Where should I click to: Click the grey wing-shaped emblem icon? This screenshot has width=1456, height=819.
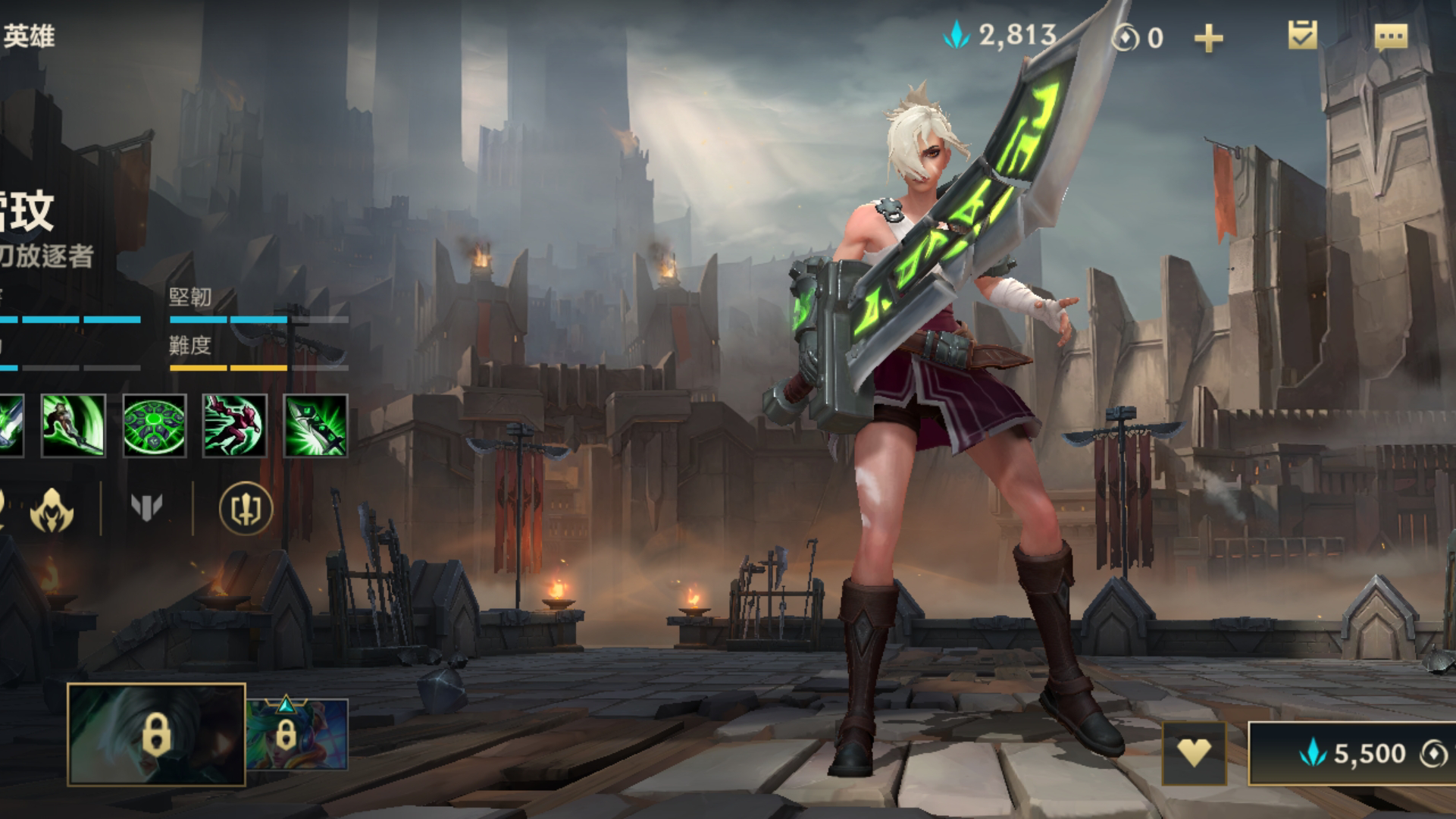click(146, 507)
